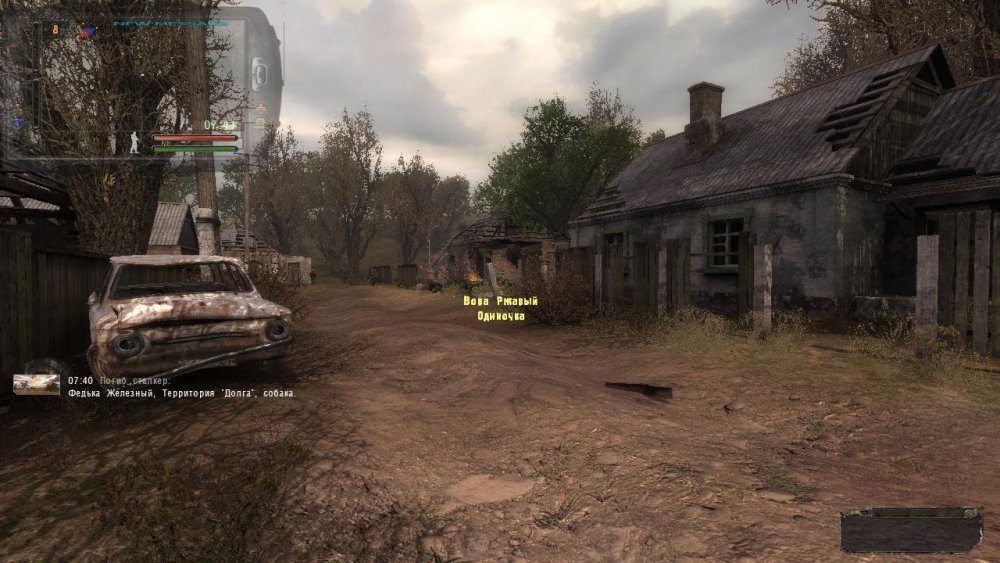Click the empty weapon ammo panel

(911, 531)
